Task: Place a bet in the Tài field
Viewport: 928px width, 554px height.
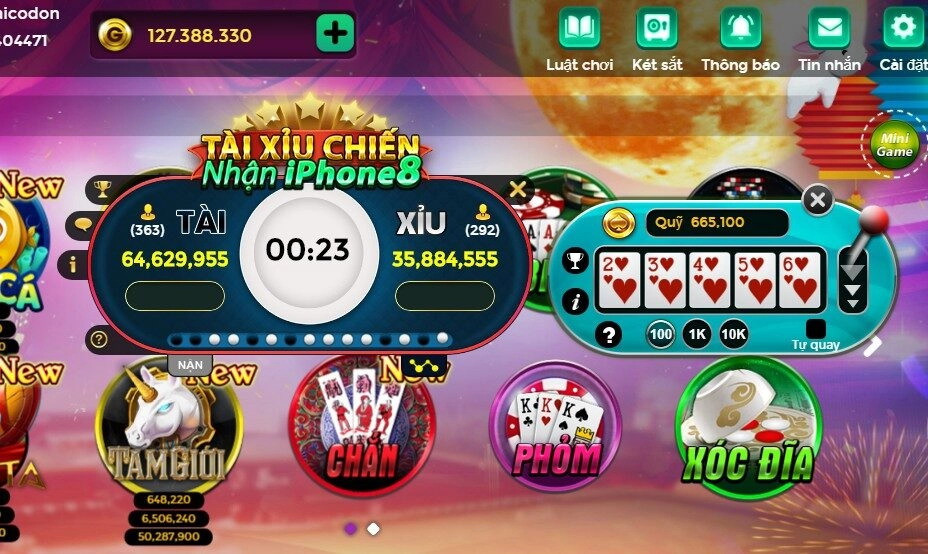Action: (x=175, y=296)
